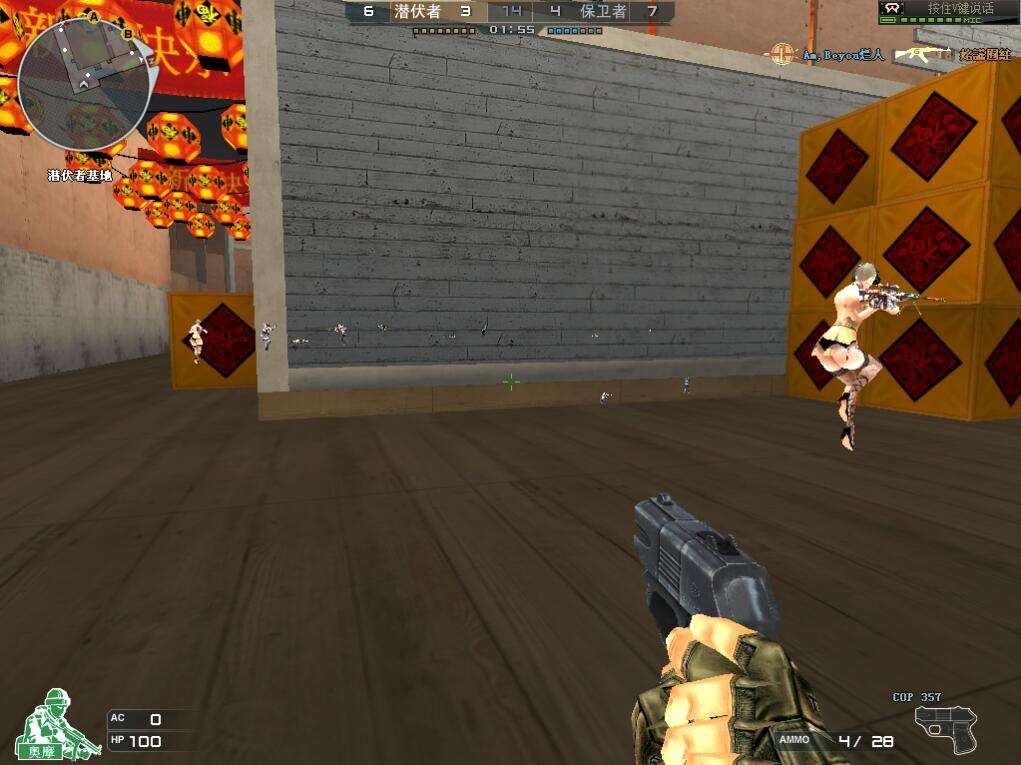Click the green soldier character badge
The height and width of the screenshot is (765, 1021).
point(57,723)
